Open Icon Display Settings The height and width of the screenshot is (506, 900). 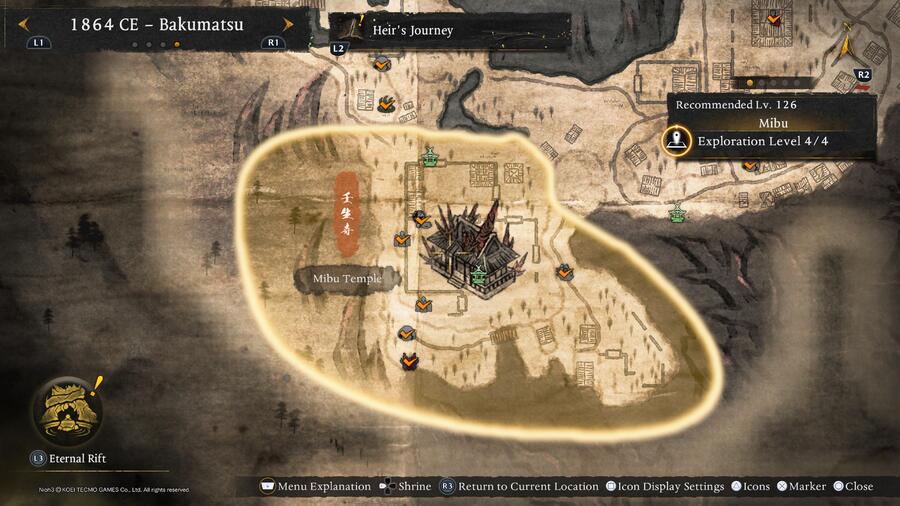664,486
